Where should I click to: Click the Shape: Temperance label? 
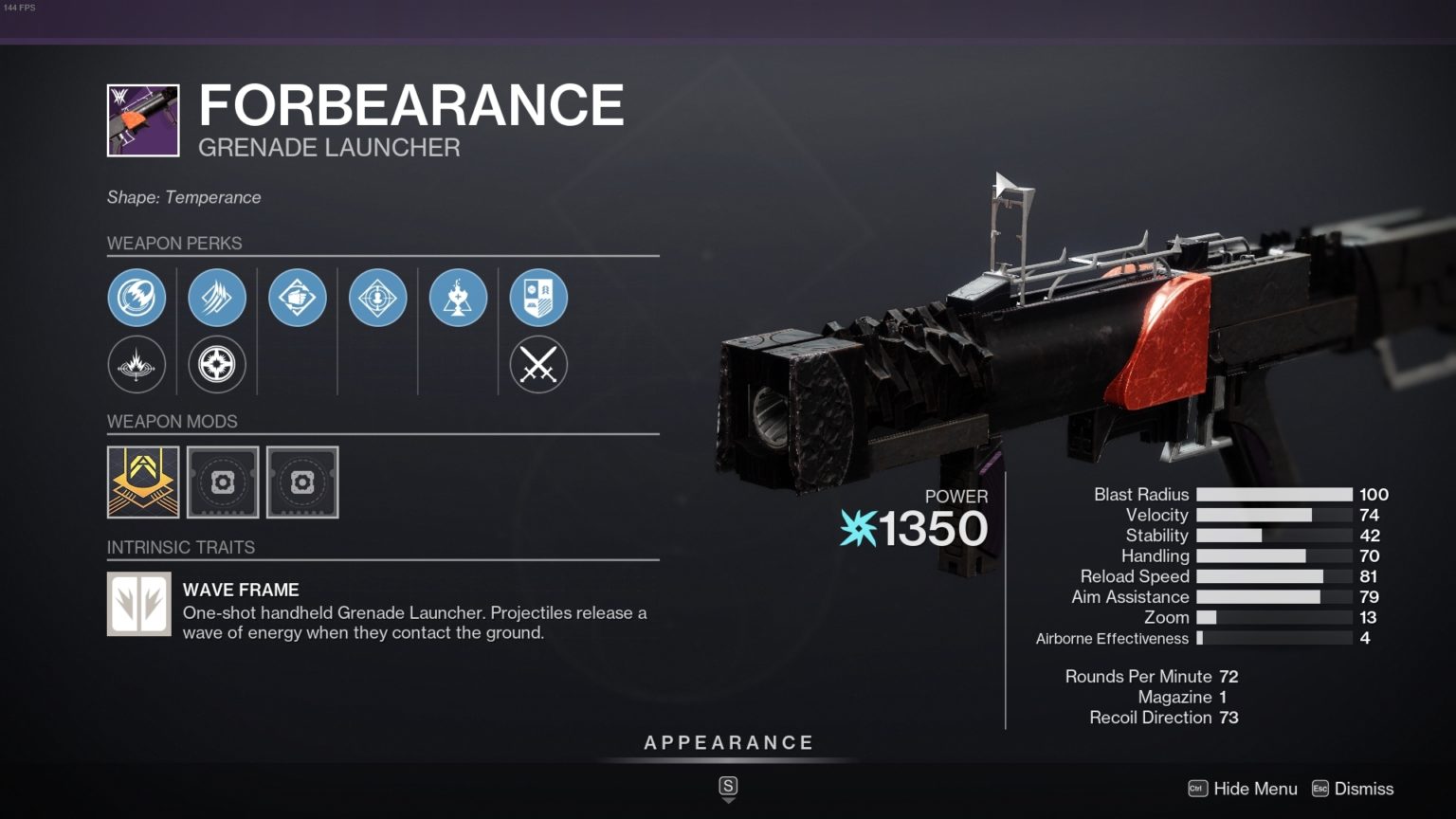pyautogui.click(x=184, y=197)
